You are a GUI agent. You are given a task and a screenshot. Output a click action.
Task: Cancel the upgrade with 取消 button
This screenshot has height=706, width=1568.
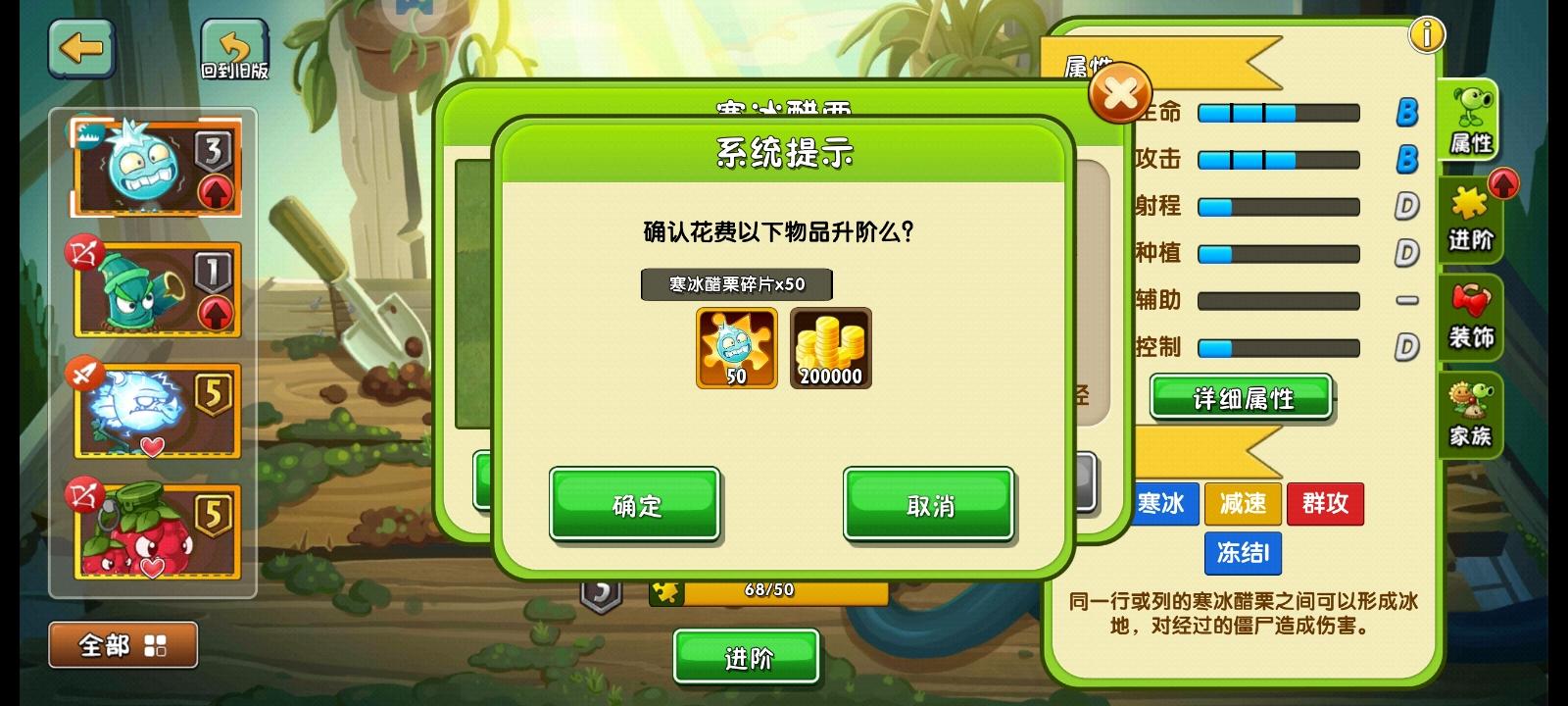[928, 504]
